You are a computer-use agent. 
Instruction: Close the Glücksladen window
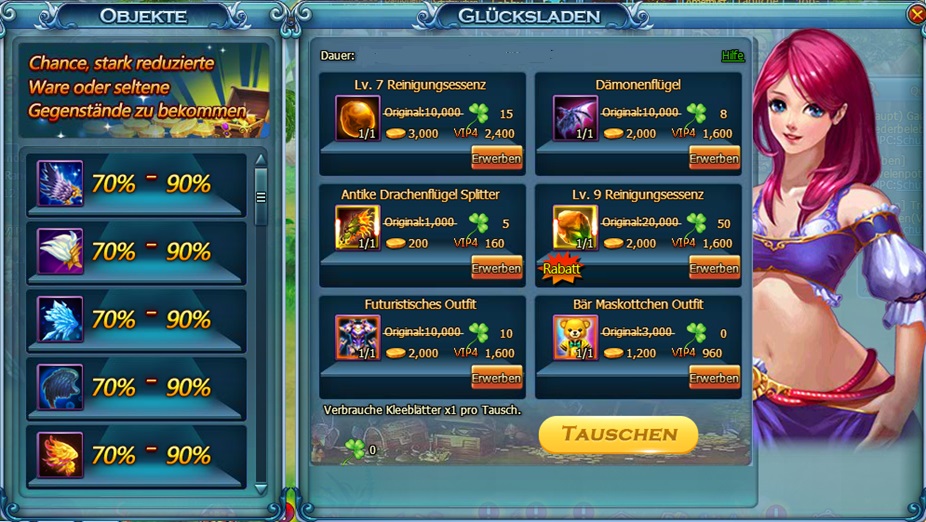coord(916,14)
